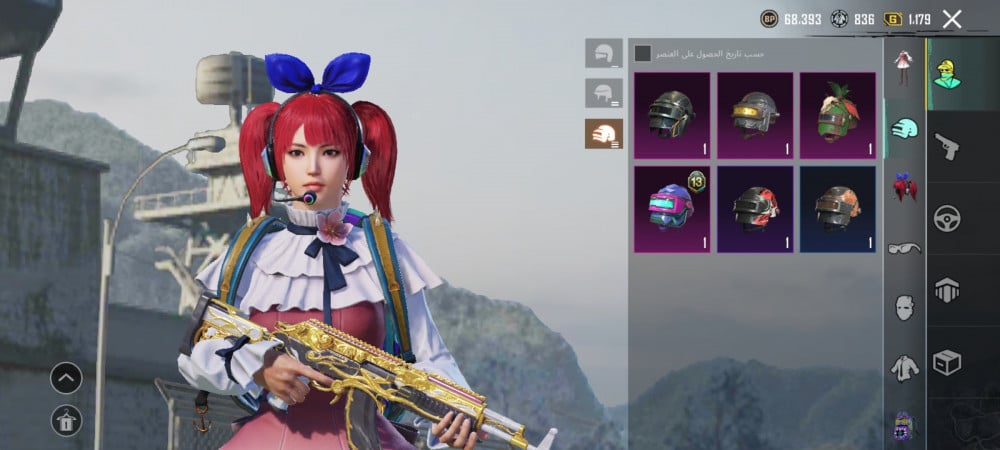Switch to the face mask category
The image size is (1000, 450).
[904, 307]
